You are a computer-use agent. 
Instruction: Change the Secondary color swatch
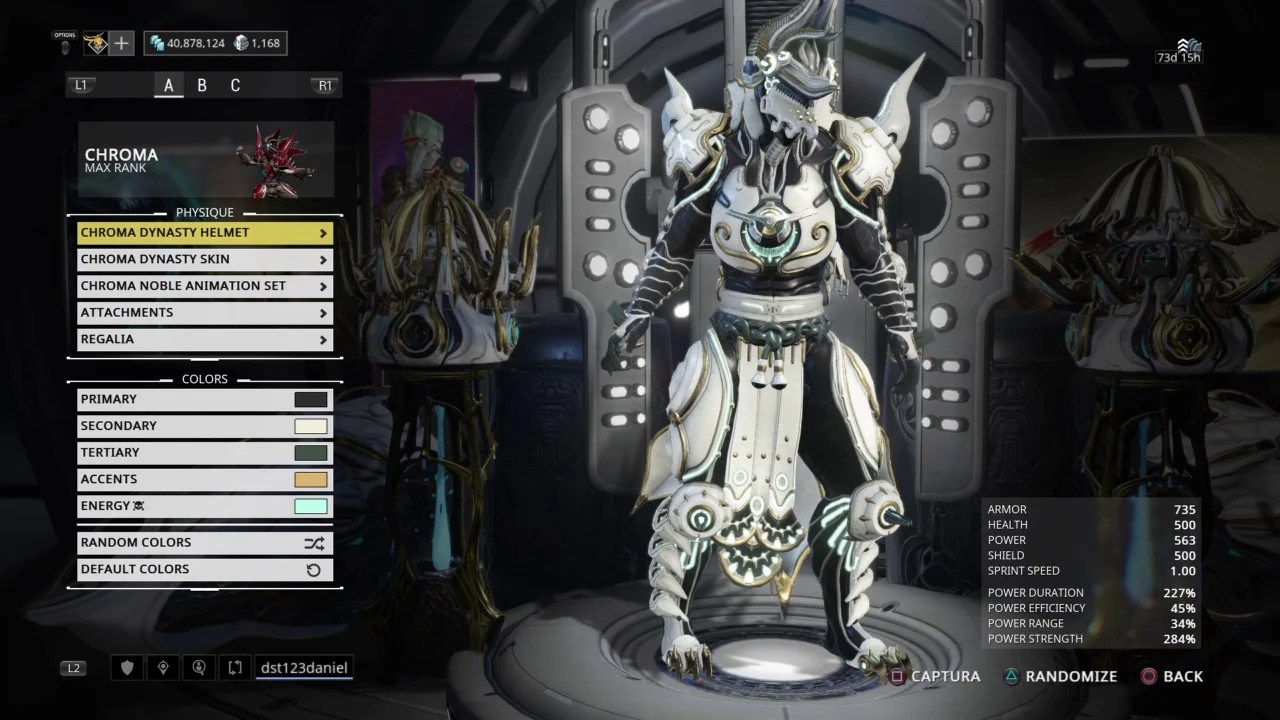311,426
